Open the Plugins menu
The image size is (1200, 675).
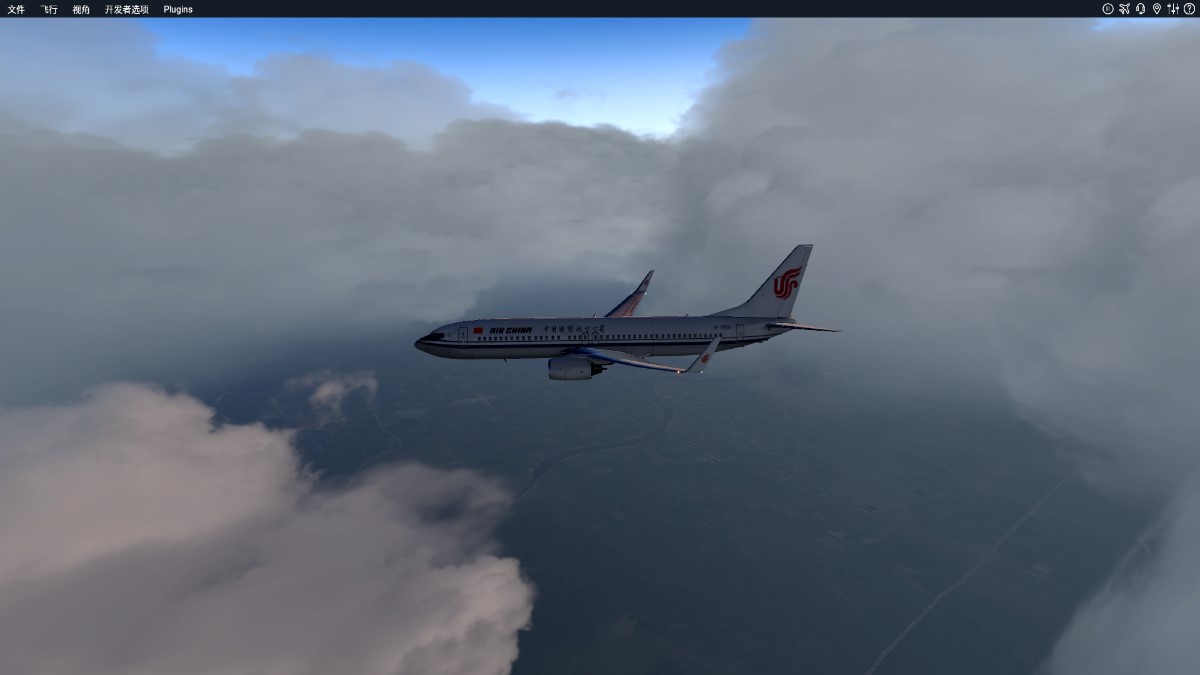178,9
